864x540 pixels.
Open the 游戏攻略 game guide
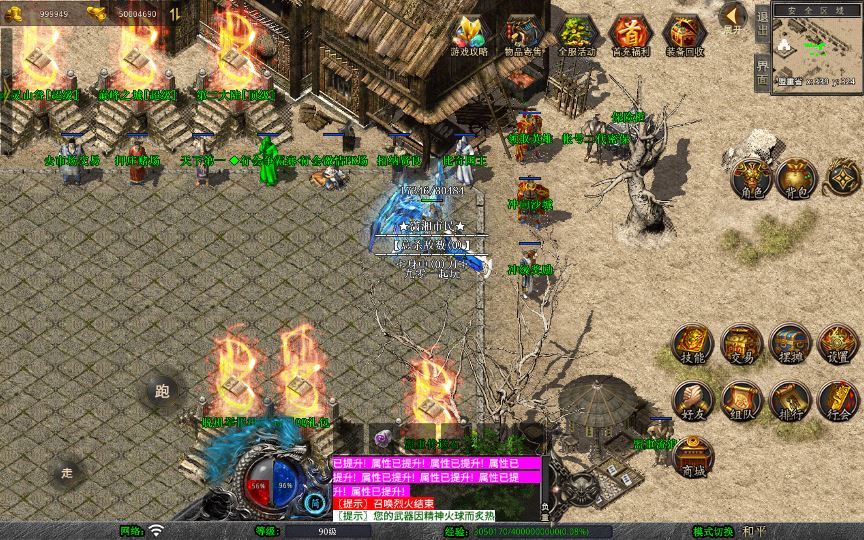click(468, 36)
